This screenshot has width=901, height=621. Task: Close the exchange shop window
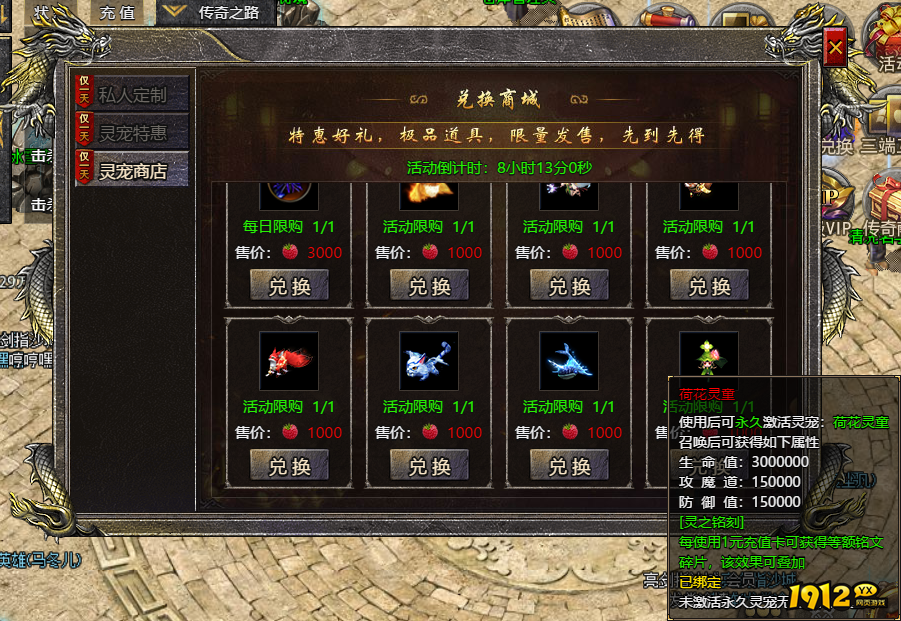coord(836,47)
